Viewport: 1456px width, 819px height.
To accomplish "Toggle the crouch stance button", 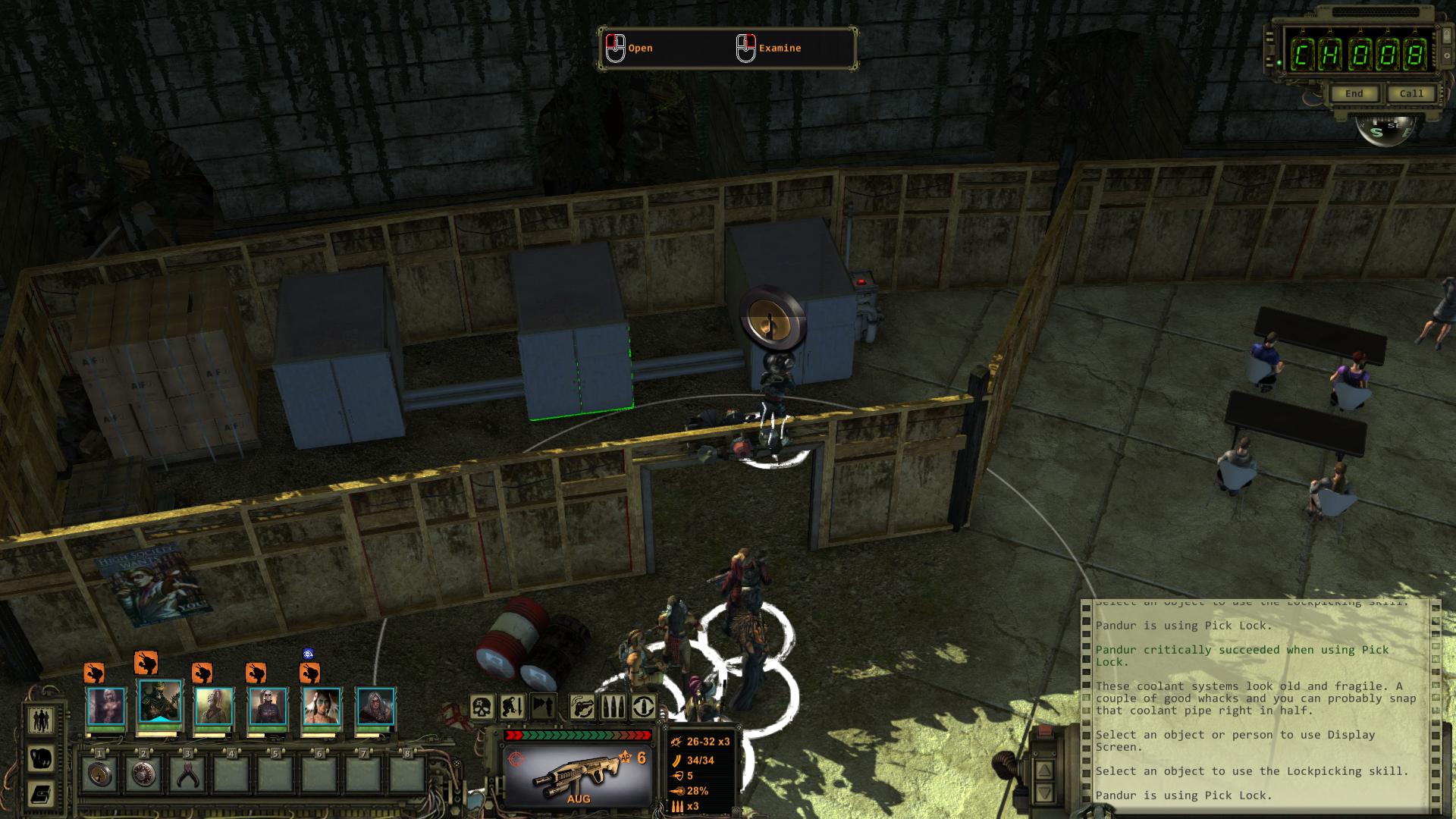I will pyautogui.click(x=513, y=708).
